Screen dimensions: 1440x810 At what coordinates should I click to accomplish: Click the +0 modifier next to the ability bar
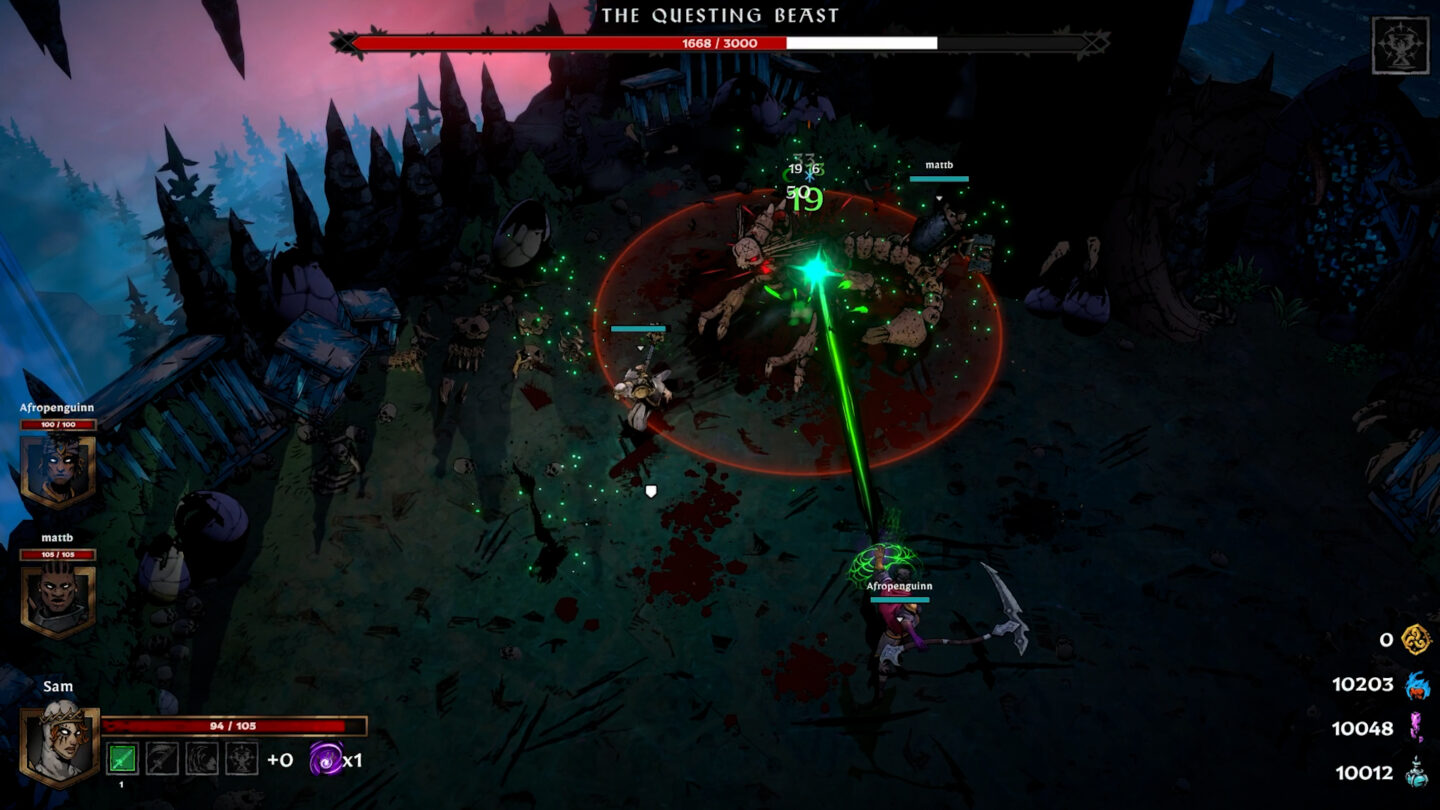[280, 760]
